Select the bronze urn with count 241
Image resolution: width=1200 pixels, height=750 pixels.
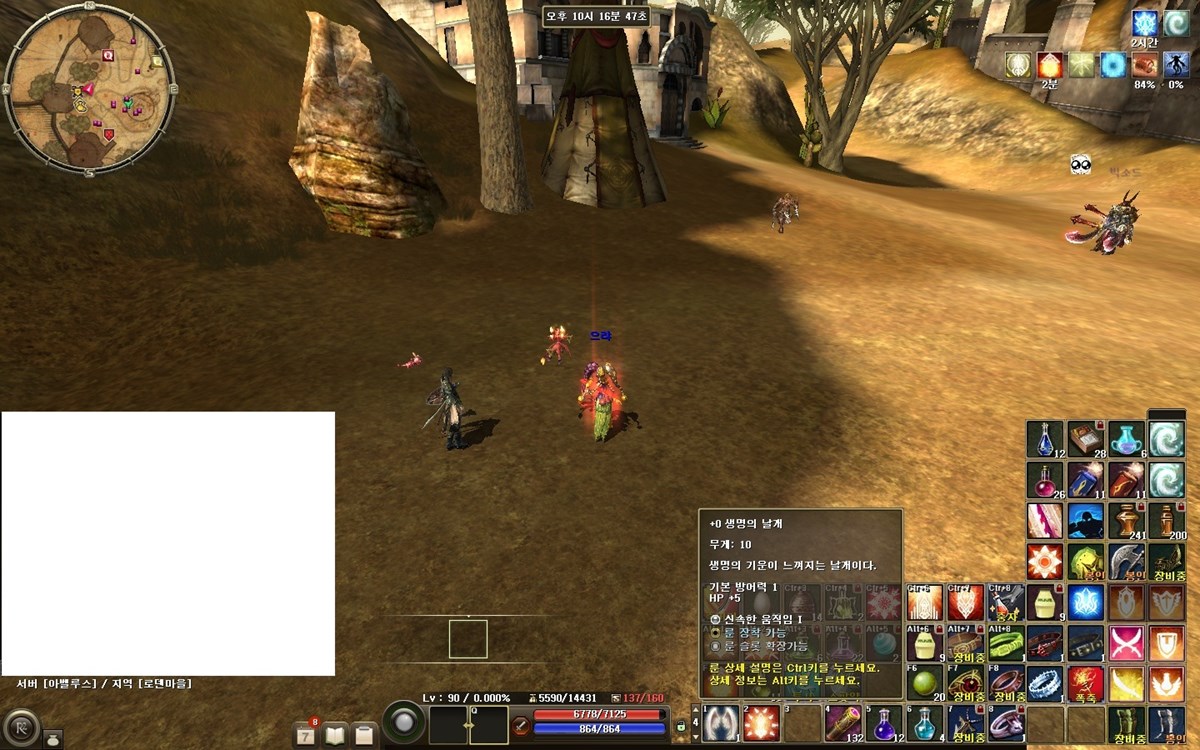point(1127,521)
